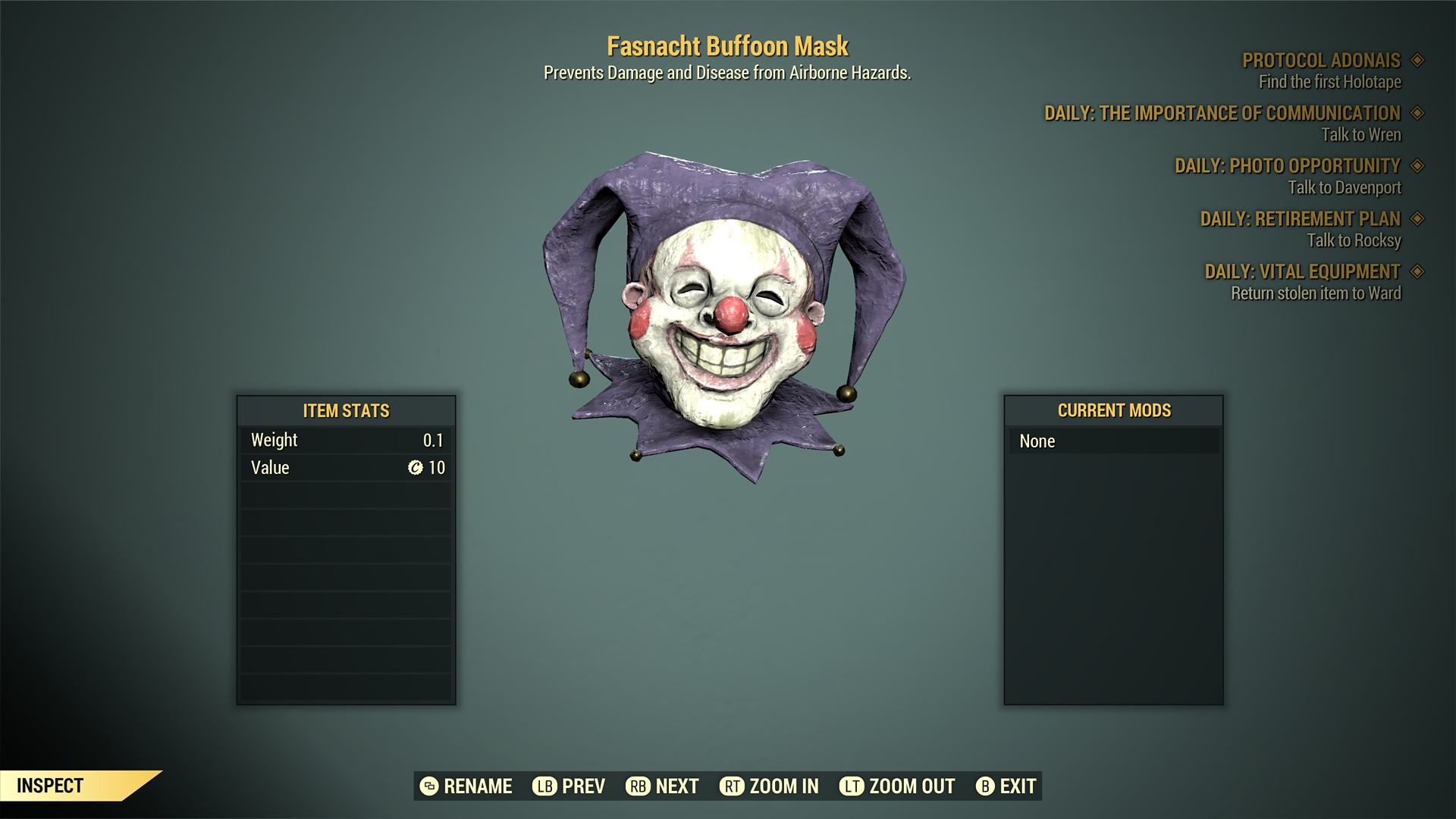Click the diamond beside The Importance of Communication

pos(1417,114)
